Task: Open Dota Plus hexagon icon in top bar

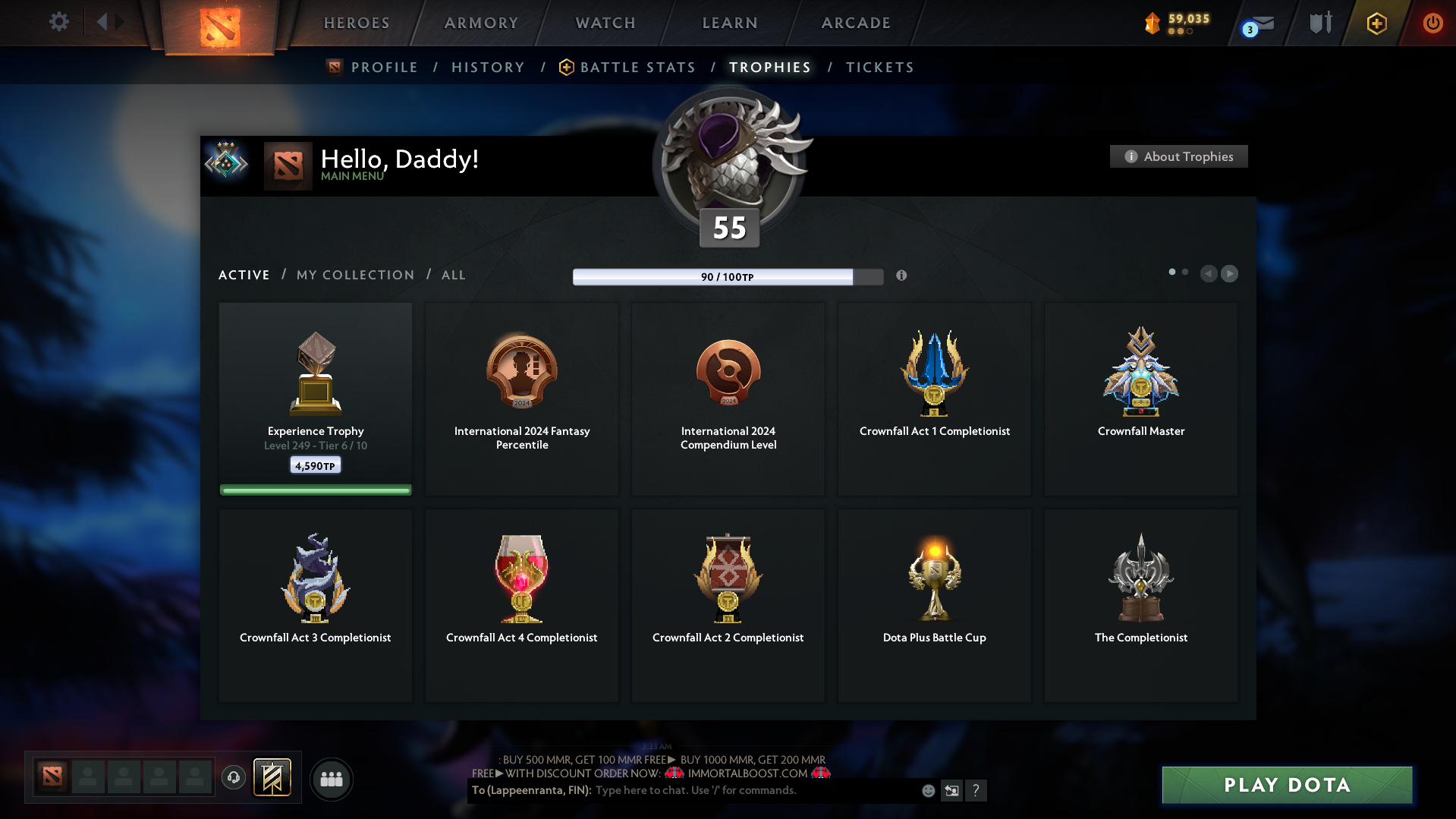Action: point(1376,23)
